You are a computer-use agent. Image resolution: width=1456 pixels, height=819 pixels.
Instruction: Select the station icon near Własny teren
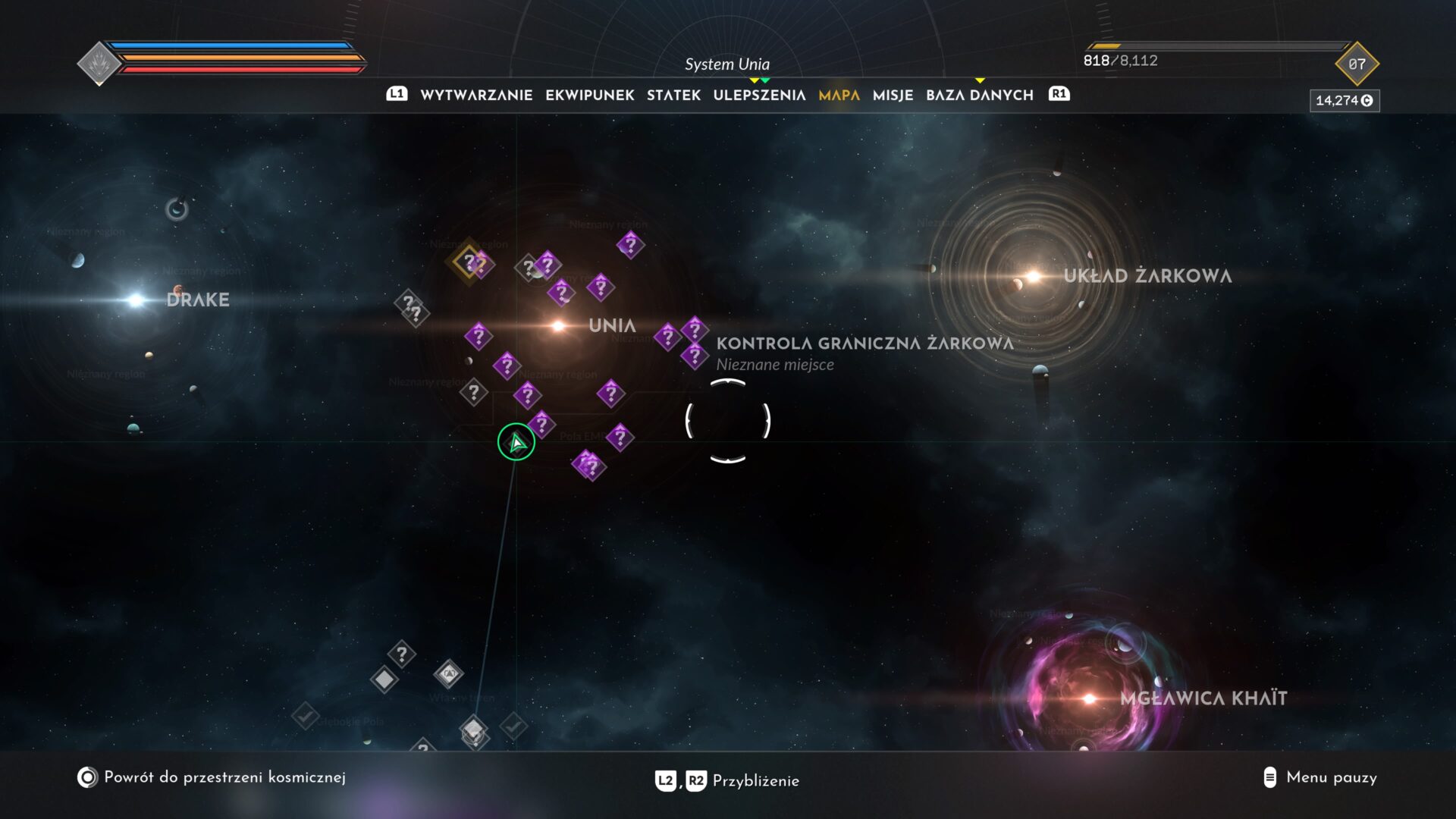pyautogui.click(x=449, y=675)
